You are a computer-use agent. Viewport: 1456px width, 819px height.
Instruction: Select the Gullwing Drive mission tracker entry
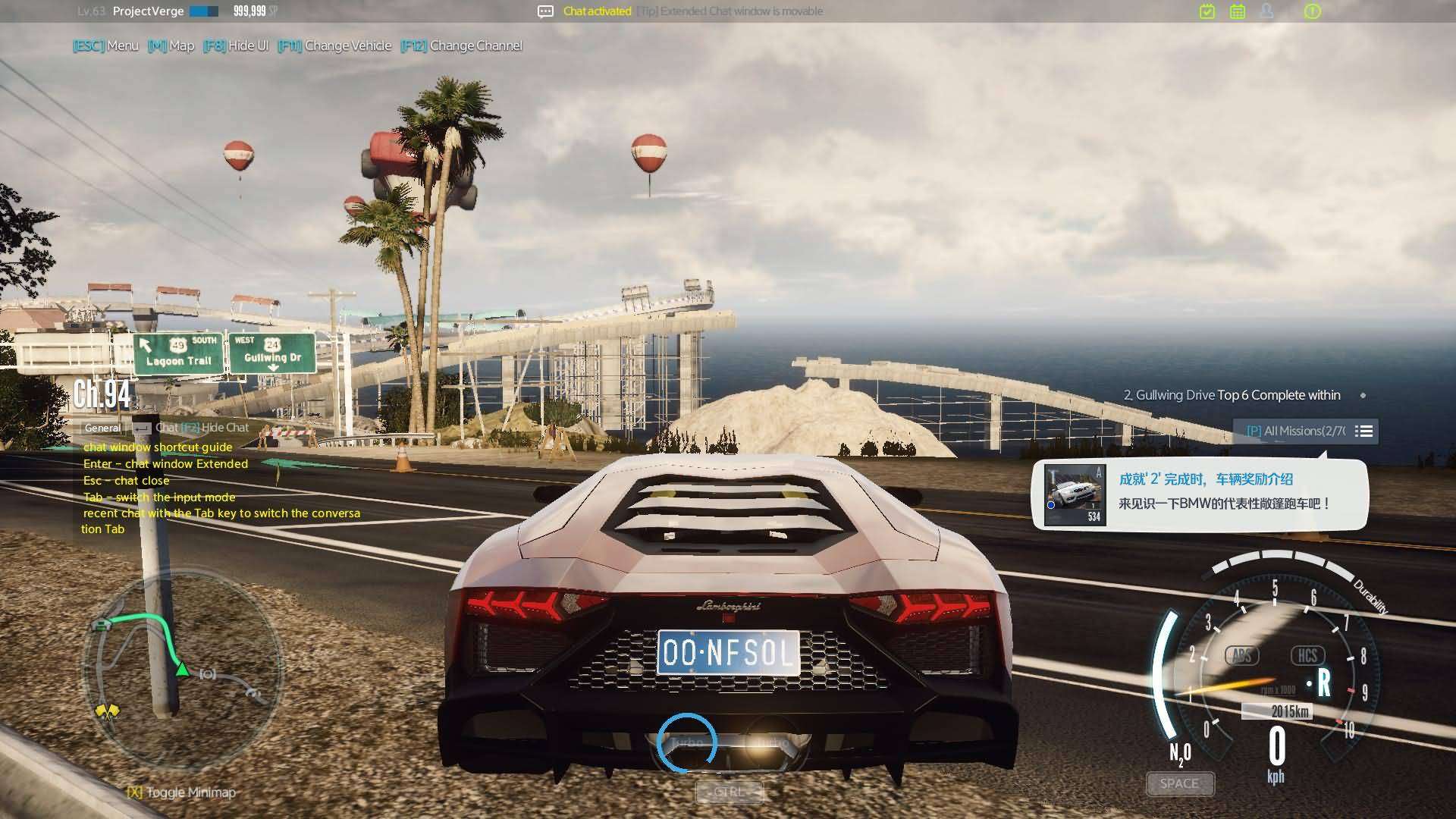pos(1232,395)
